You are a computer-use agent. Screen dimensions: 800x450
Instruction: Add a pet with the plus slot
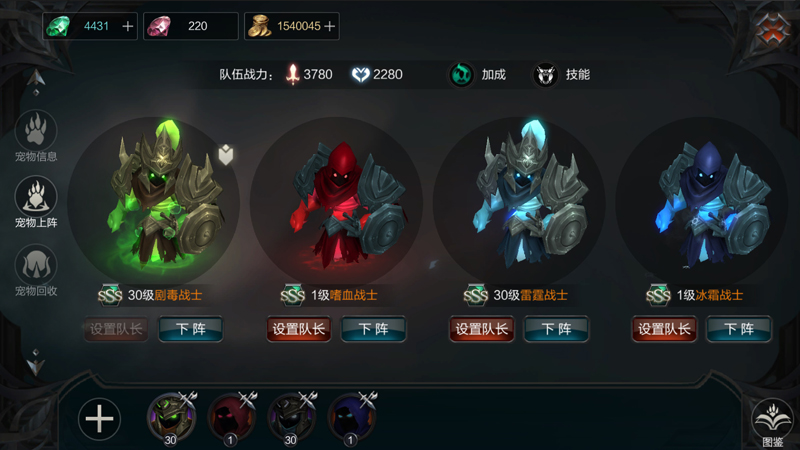(x=99, y=419)
